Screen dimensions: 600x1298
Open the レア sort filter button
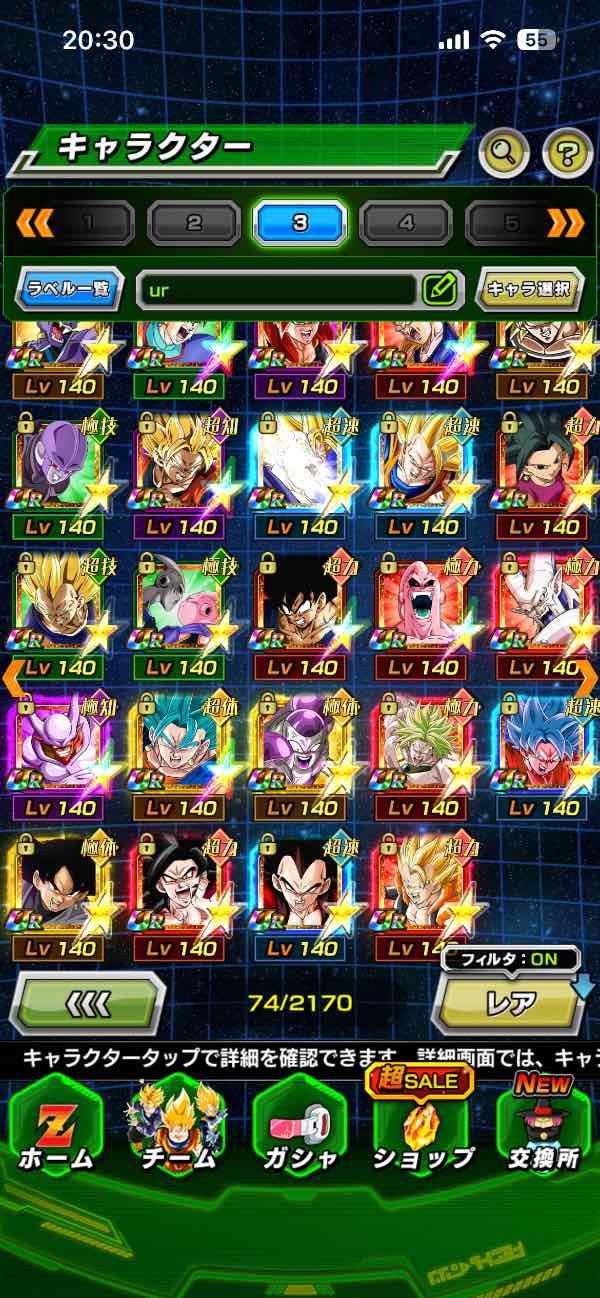click(x=510, y=1002)
